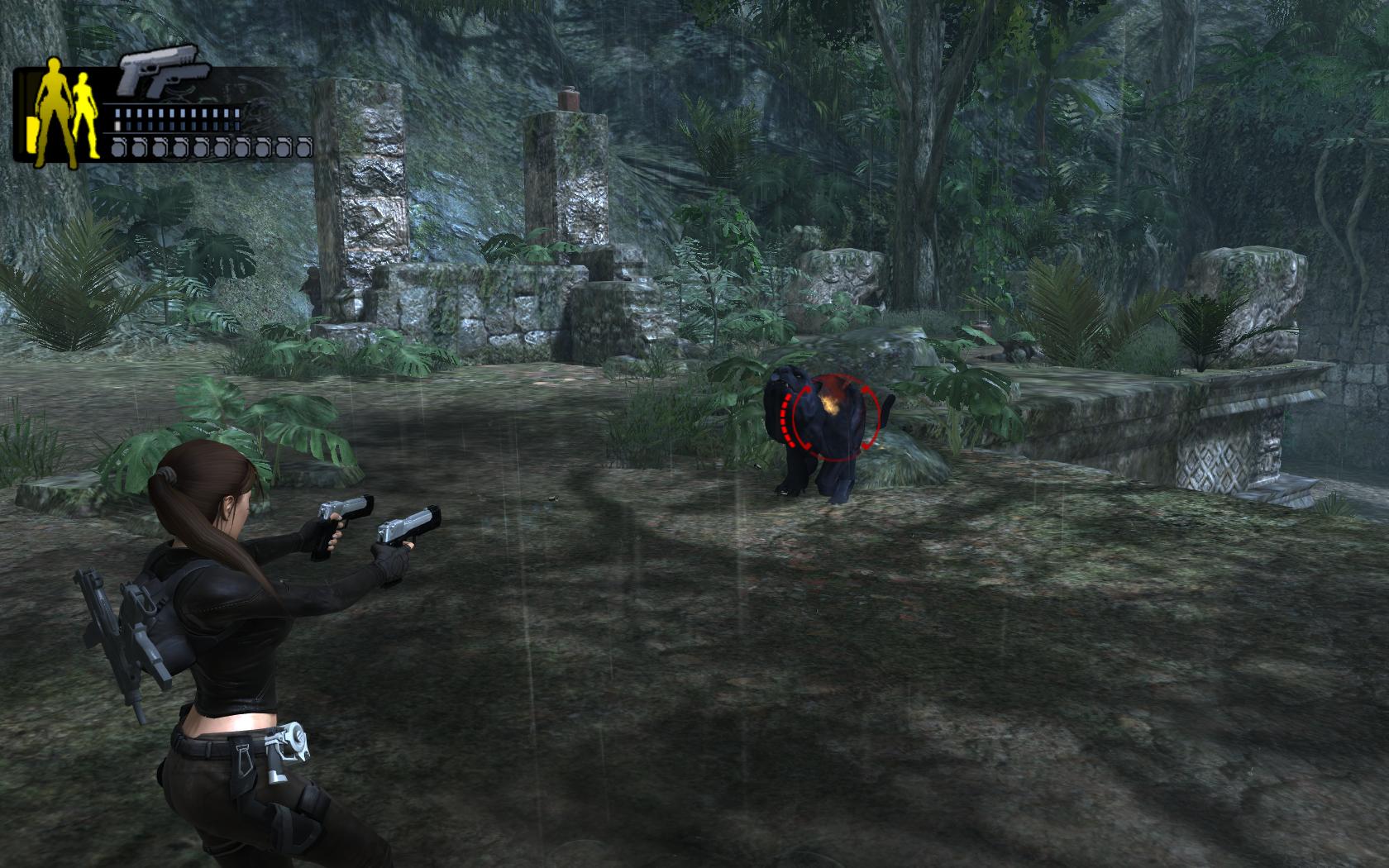Select the dual pistols weapon icon
Screen dimensions: 1389x868
160,74
